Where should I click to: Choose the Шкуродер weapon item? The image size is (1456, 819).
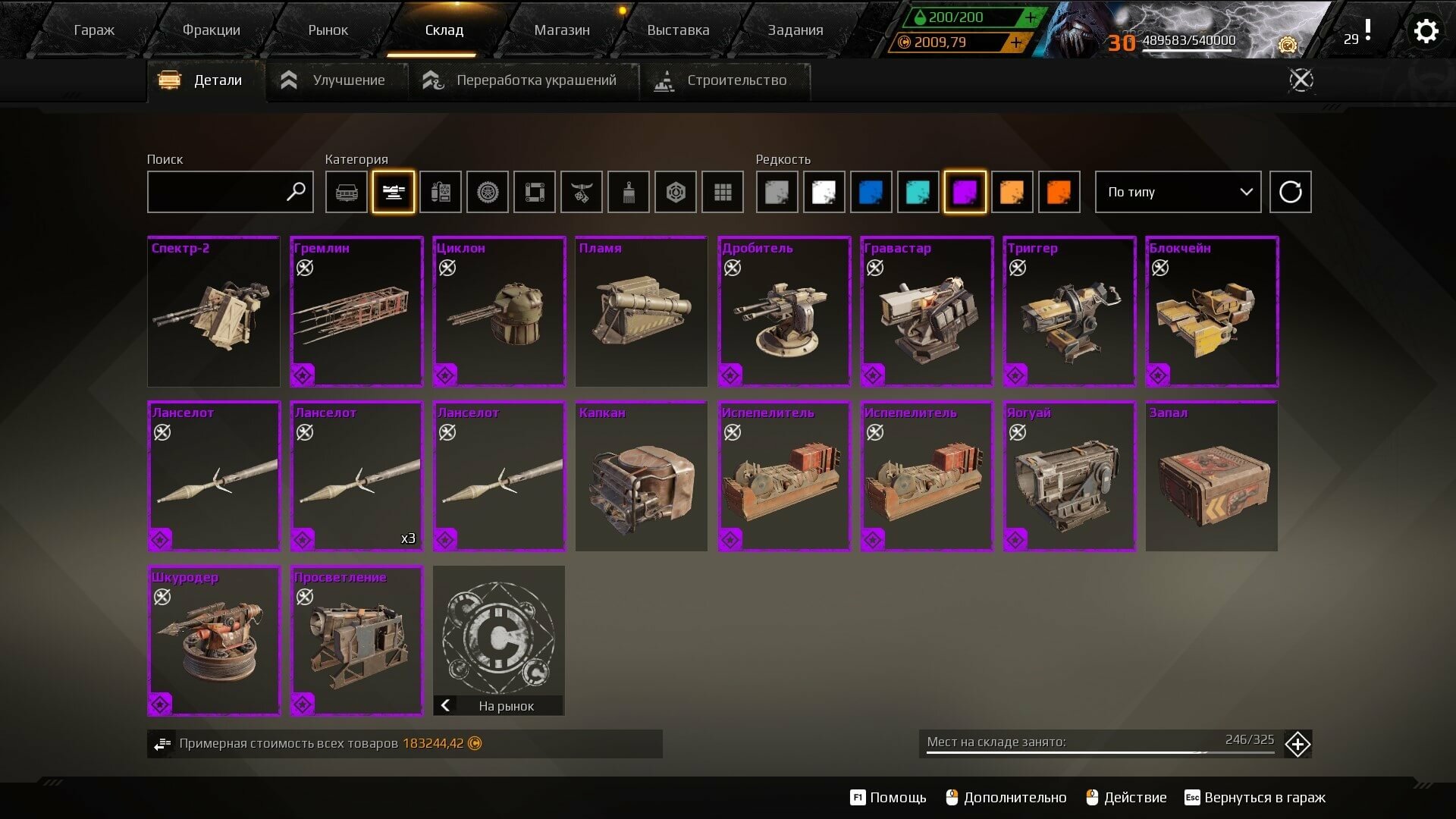tap(214, 641)
